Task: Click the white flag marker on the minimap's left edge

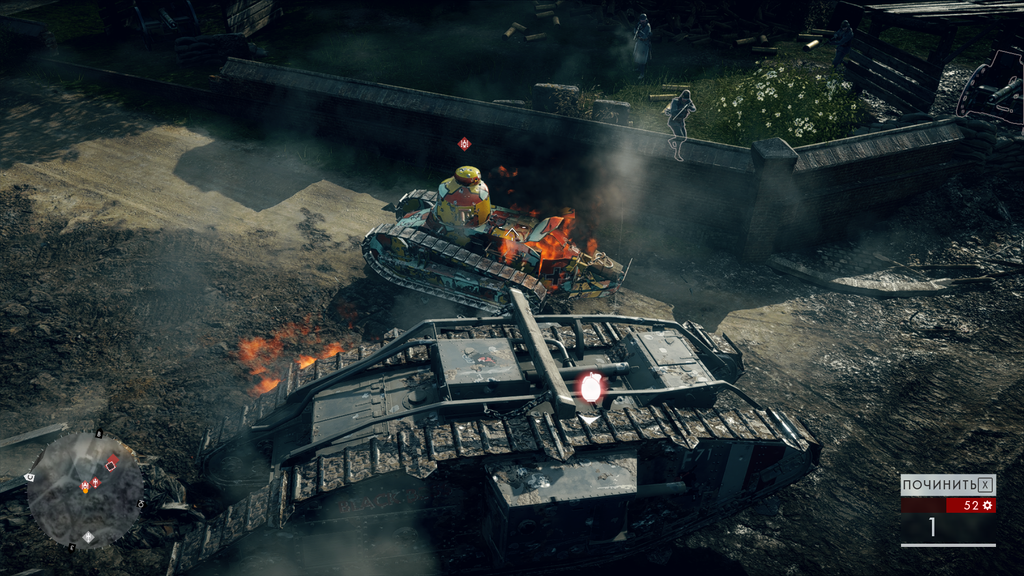Action: coord(31,477)
